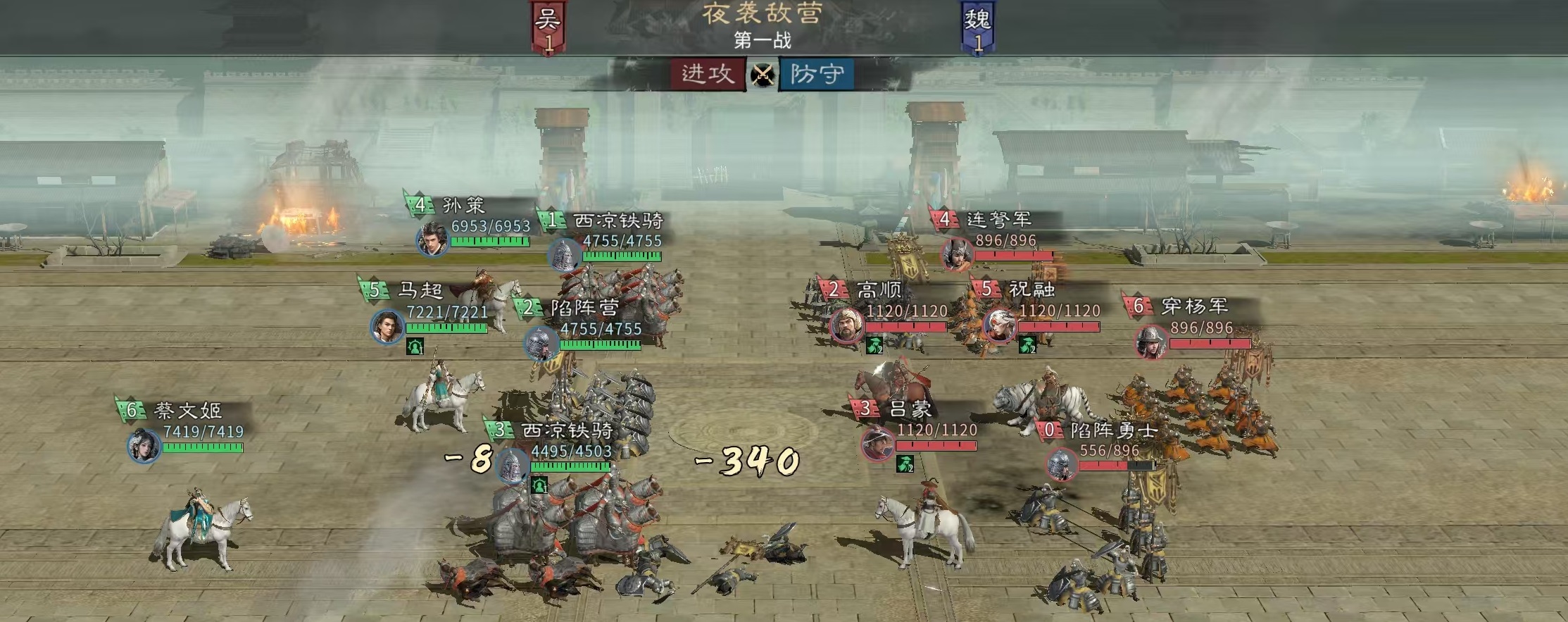Select the 蔡文姬 general portrait
This screenshot has width=1568, height=622.
pyautogui.click(x=144, y=446)
